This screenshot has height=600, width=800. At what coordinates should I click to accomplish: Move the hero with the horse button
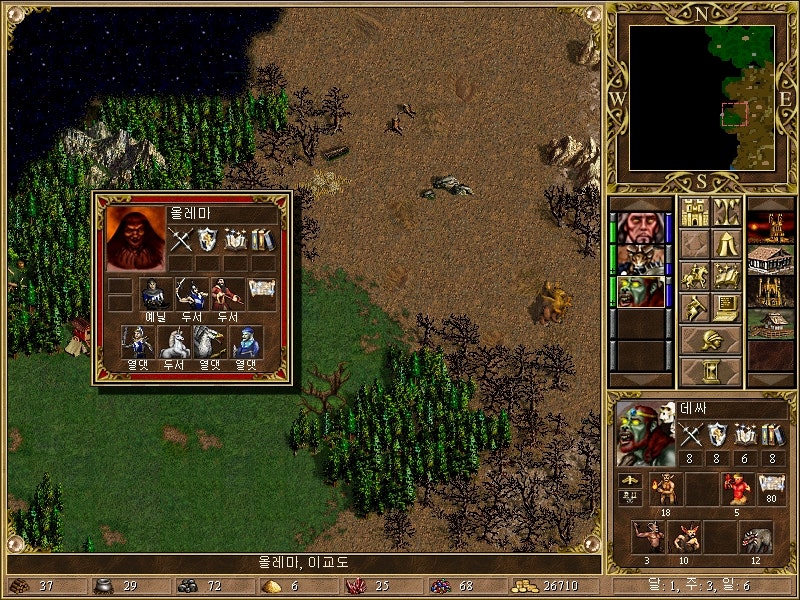[694, 276]
